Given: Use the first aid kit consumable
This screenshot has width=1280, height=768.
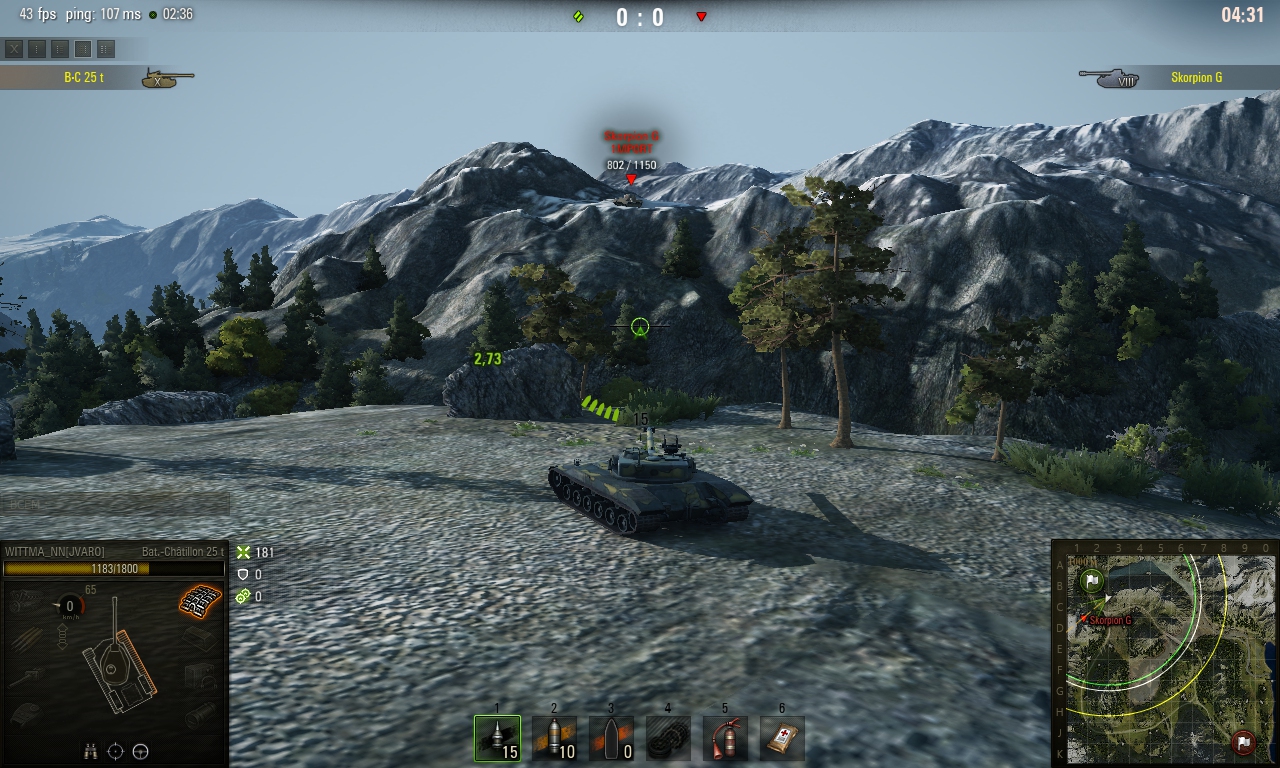Looking at the screenshot, I should click(x=782, y=738).
